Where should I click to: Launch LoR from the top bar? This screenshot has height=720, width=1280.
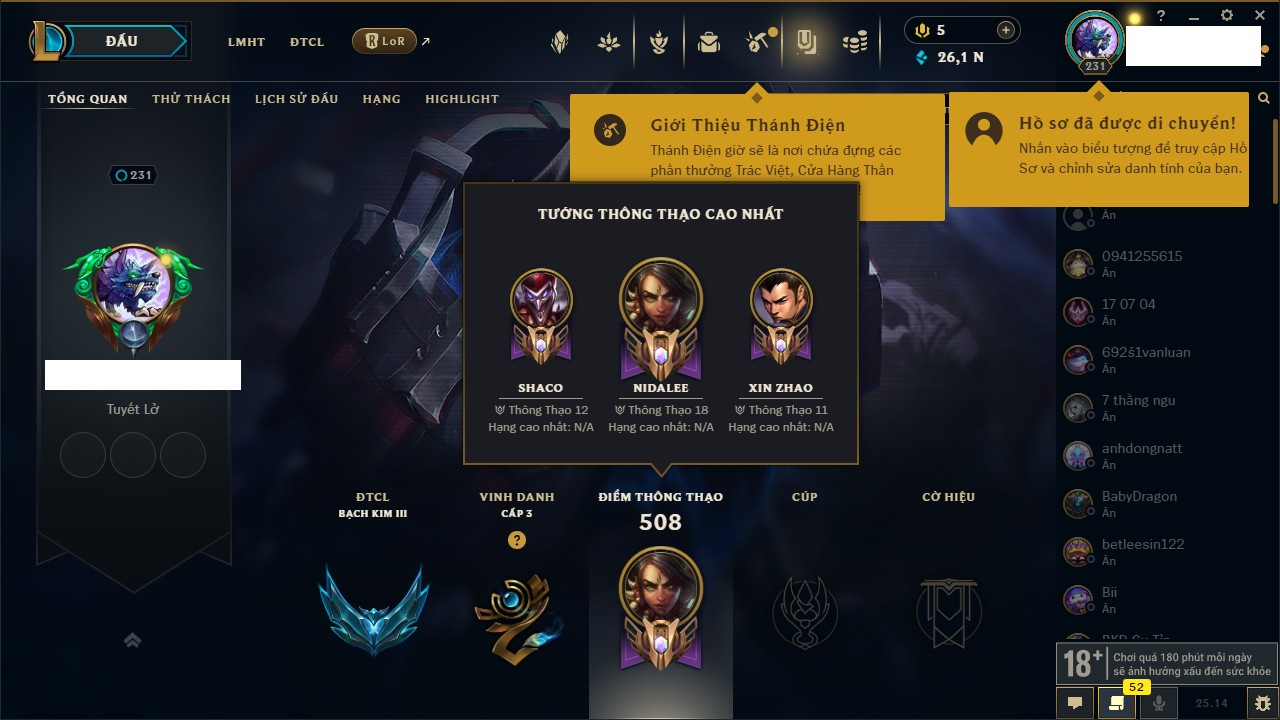point(385,41)
